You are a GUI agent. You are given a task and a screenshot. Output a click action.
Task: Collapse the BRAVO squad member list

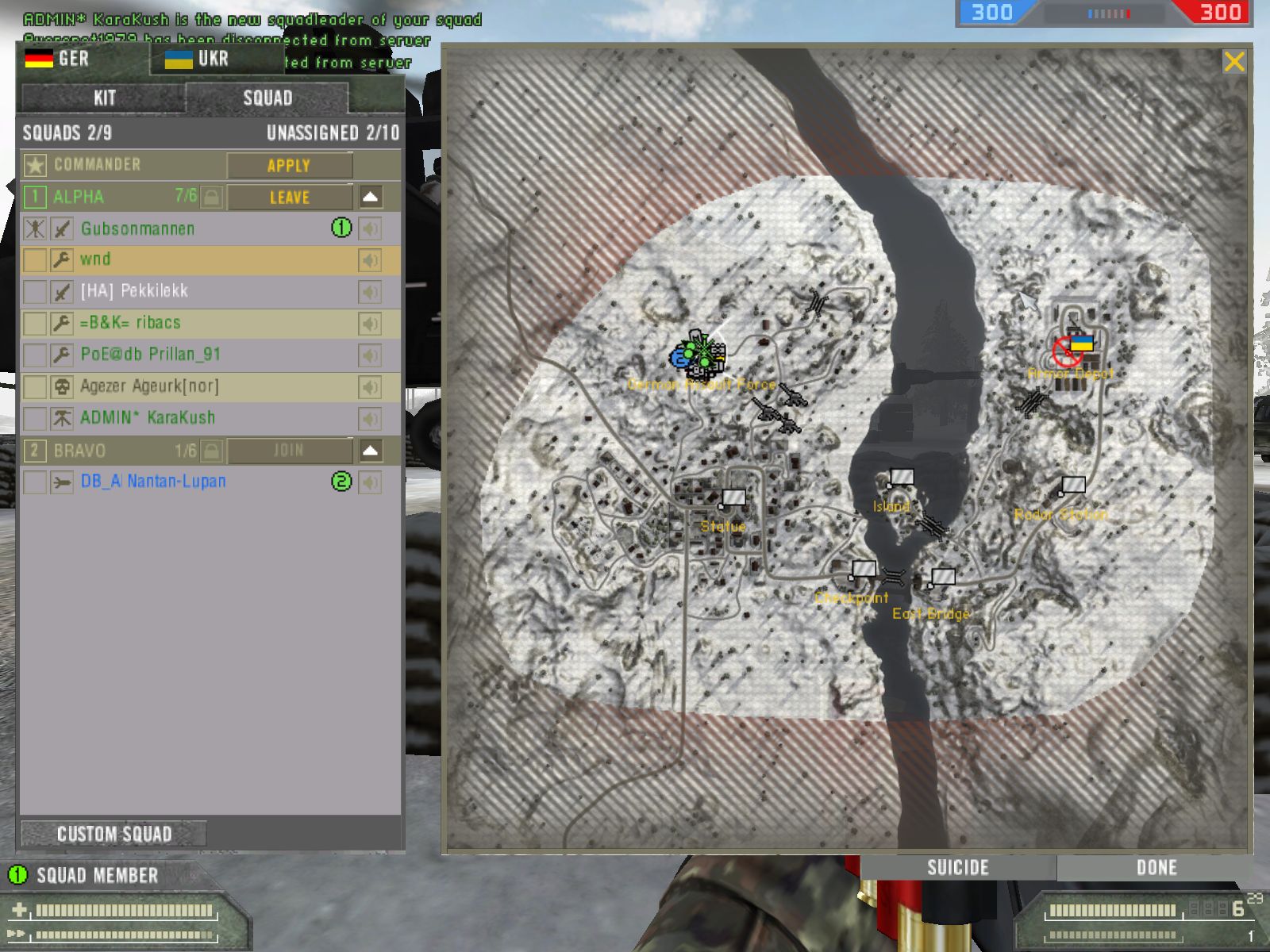370,451
